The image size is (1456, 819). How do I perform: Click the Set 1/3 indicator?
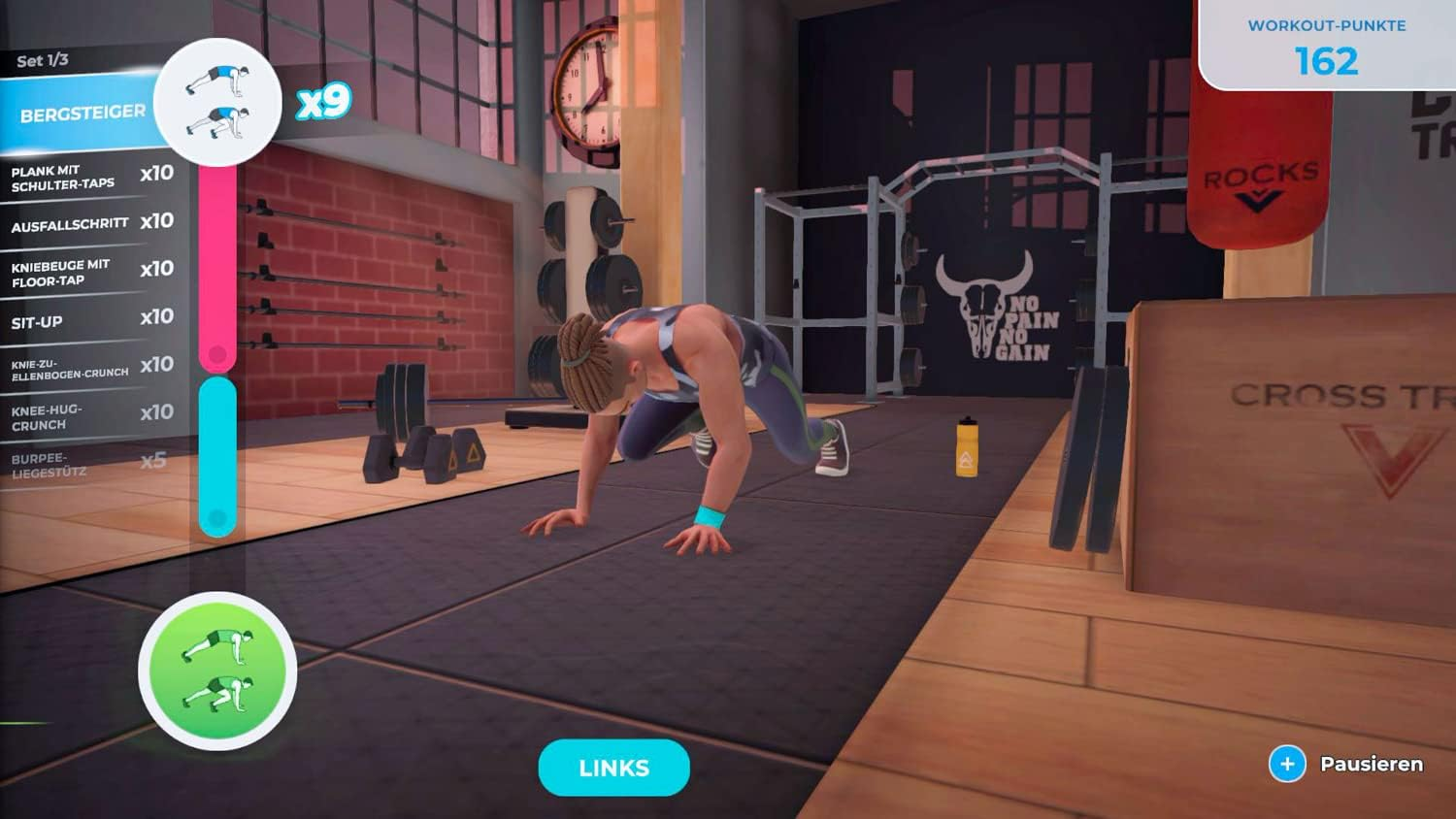pos(43,58)
